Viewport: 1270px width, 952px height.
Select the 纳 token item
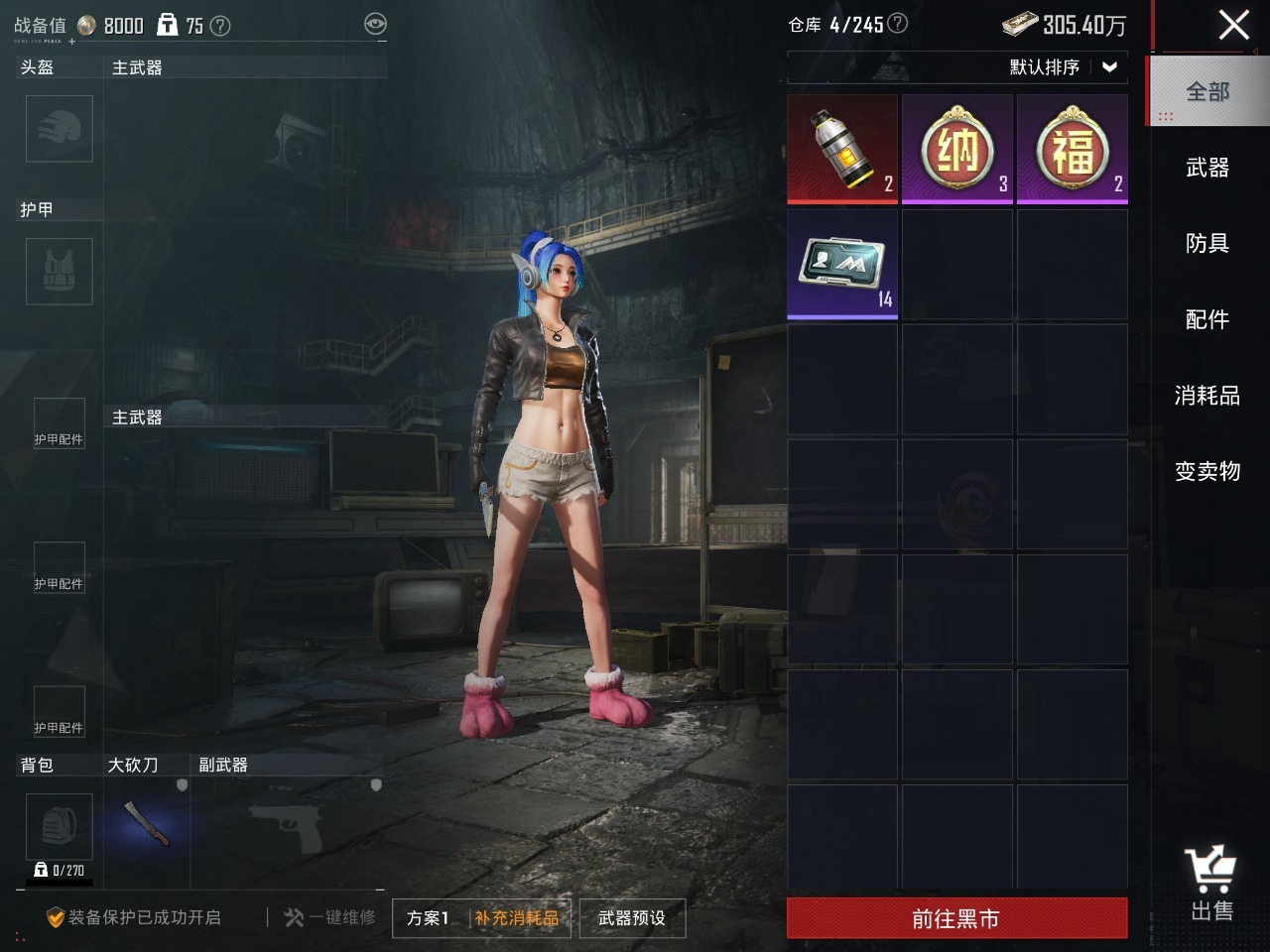(957, 149)
